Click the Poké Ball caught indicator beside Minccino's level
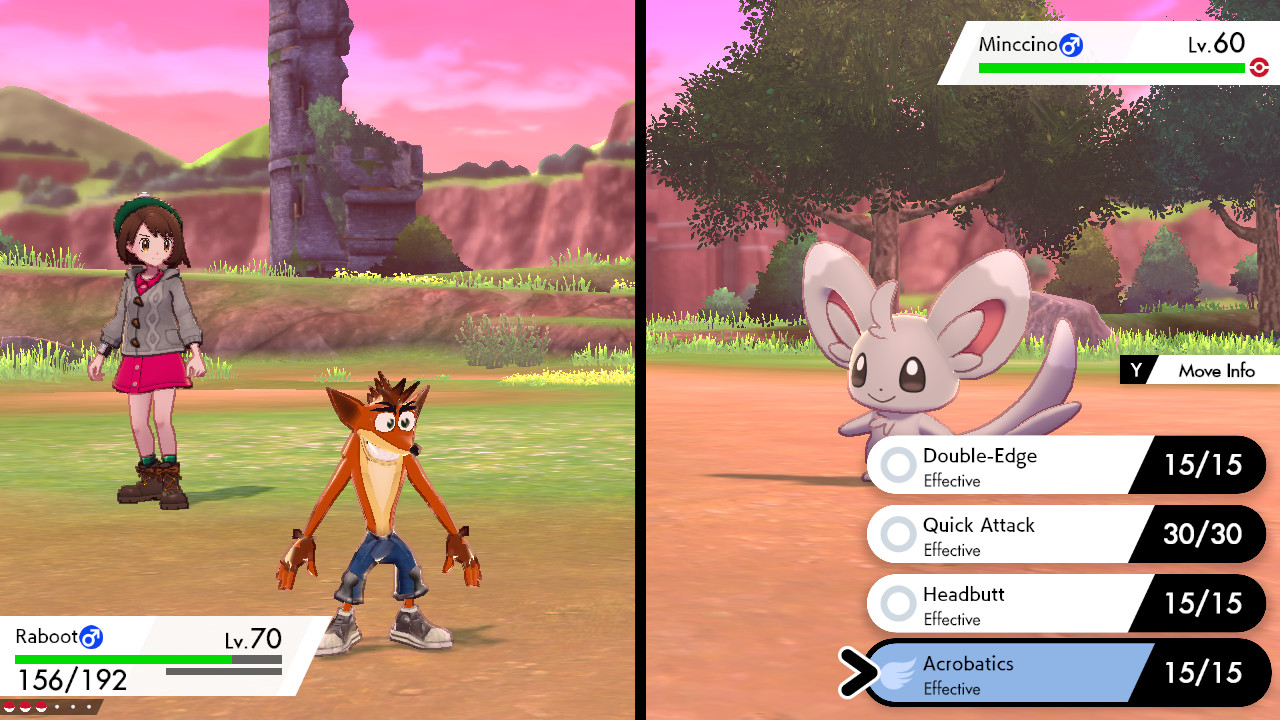Viewport: 1280px width, 720px height. click(x=1259, y=68)
